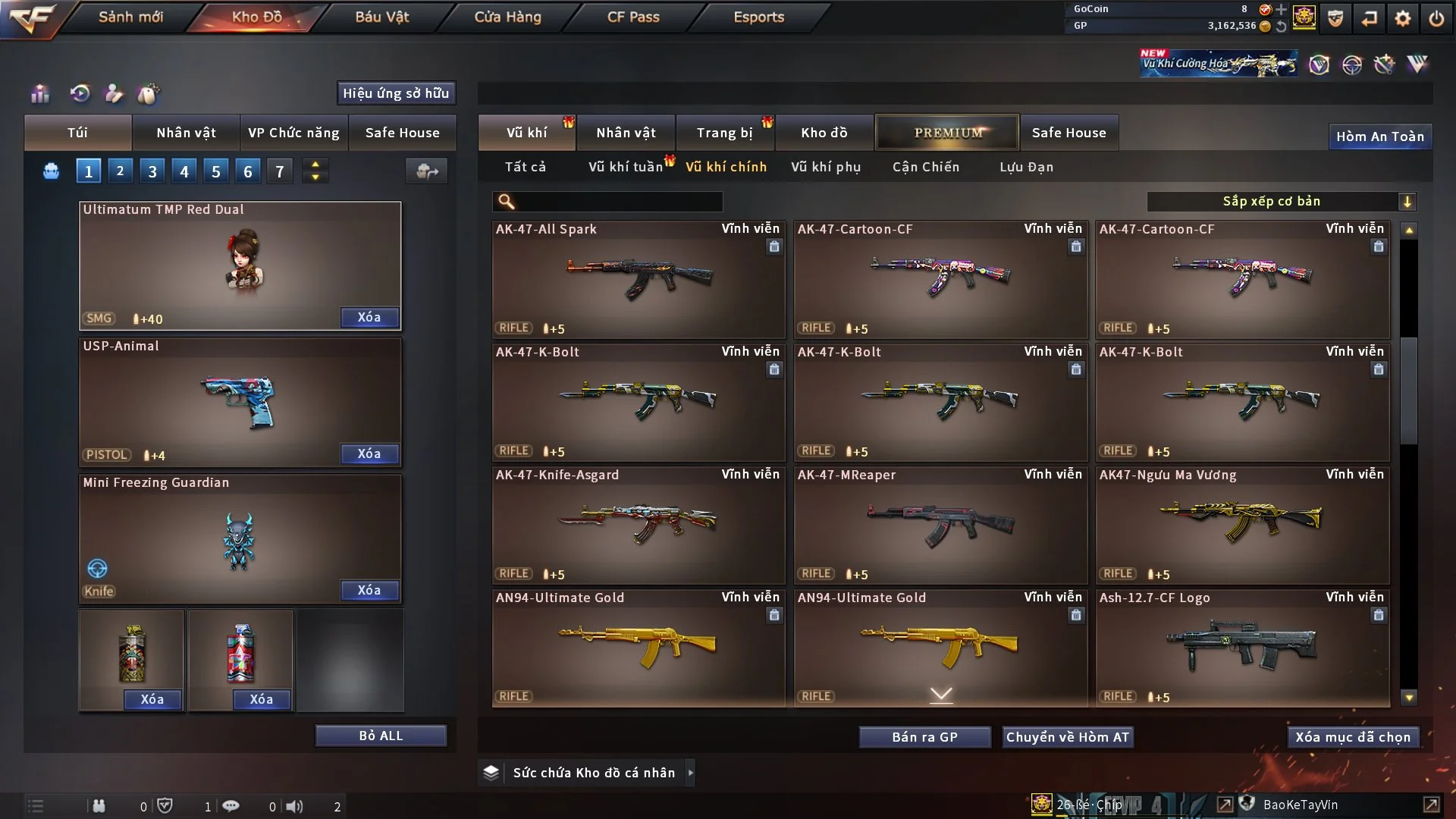The image size is (1456, 819).
Task: Select the Vũ khí phụ category
Action: (825, 167)
